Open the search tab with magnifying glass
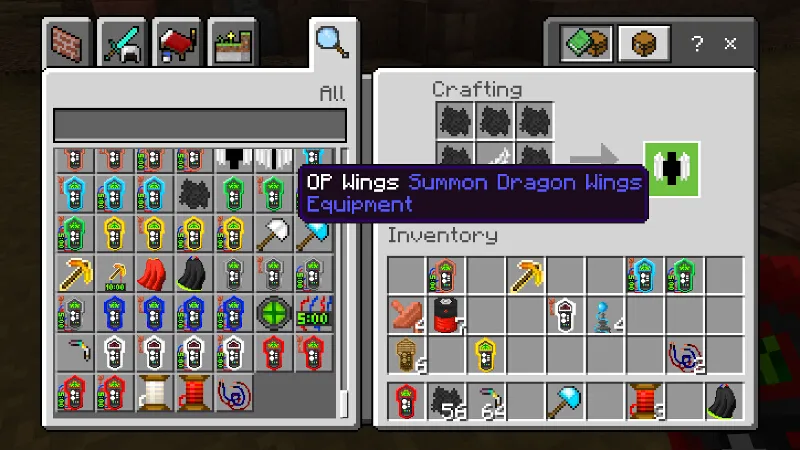Image resolution: width=800 pixels, height=450 pixels. 329,42
